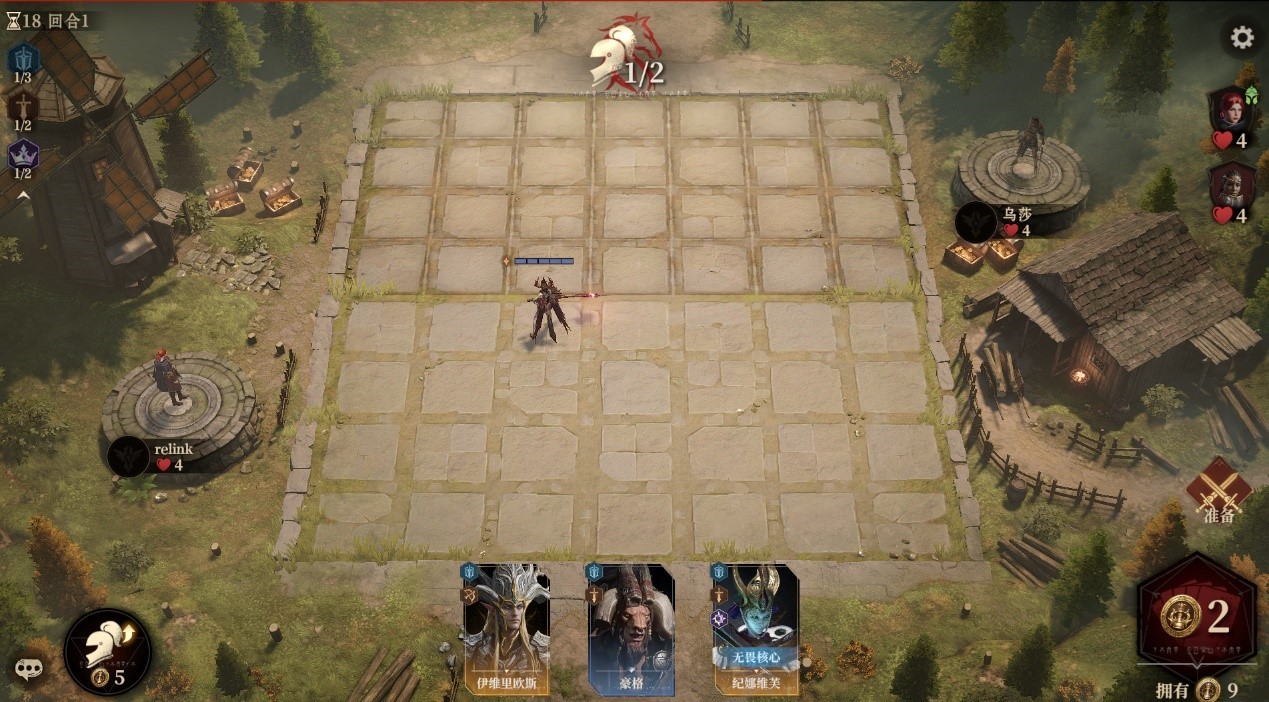Show the blue shield synergy details
The image size is (1269, 702).
pyautogui.click(x=23, y=58)
